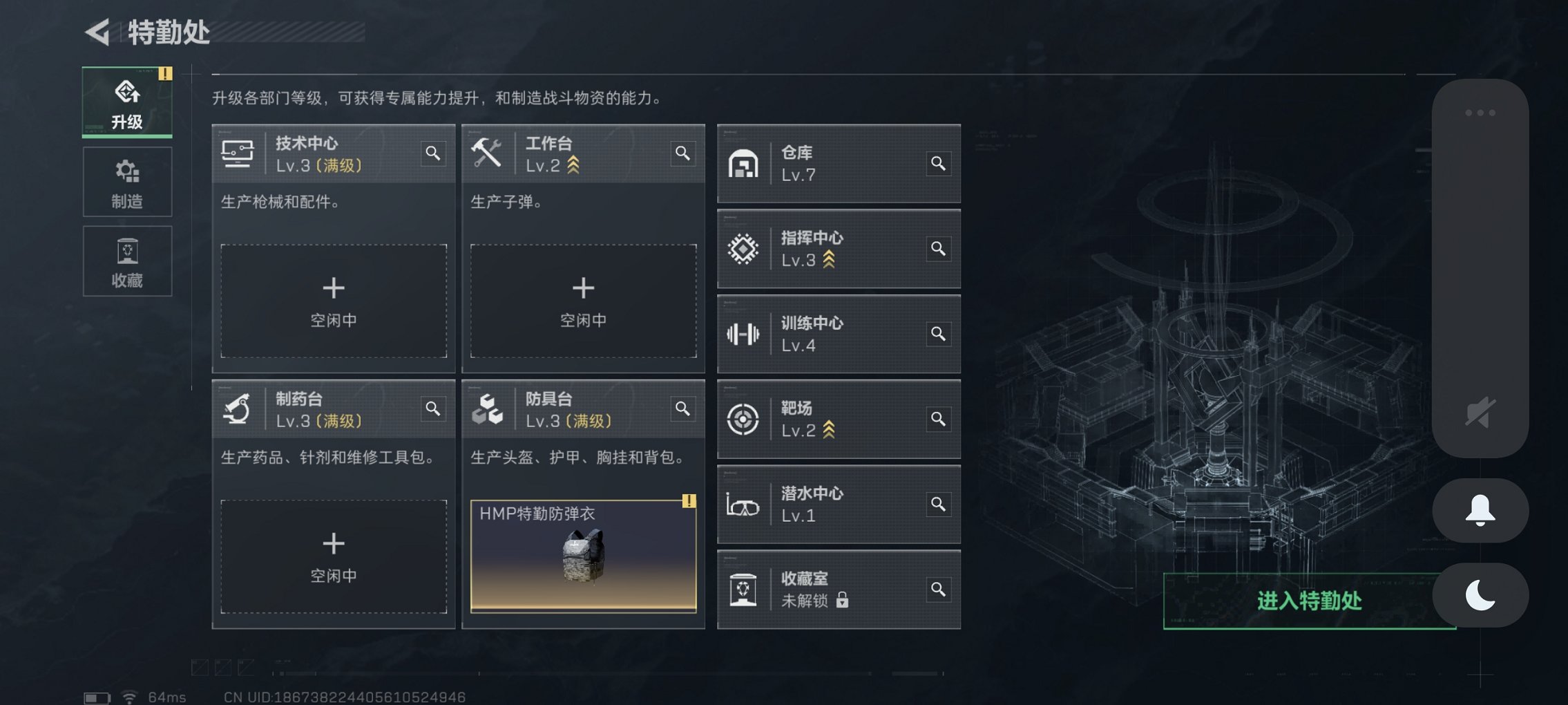Image resolution: width=1568 pixels, height=705 pixels.
Task: Click the magnifier icon on 潜水中心
Action: pos(938,505)
